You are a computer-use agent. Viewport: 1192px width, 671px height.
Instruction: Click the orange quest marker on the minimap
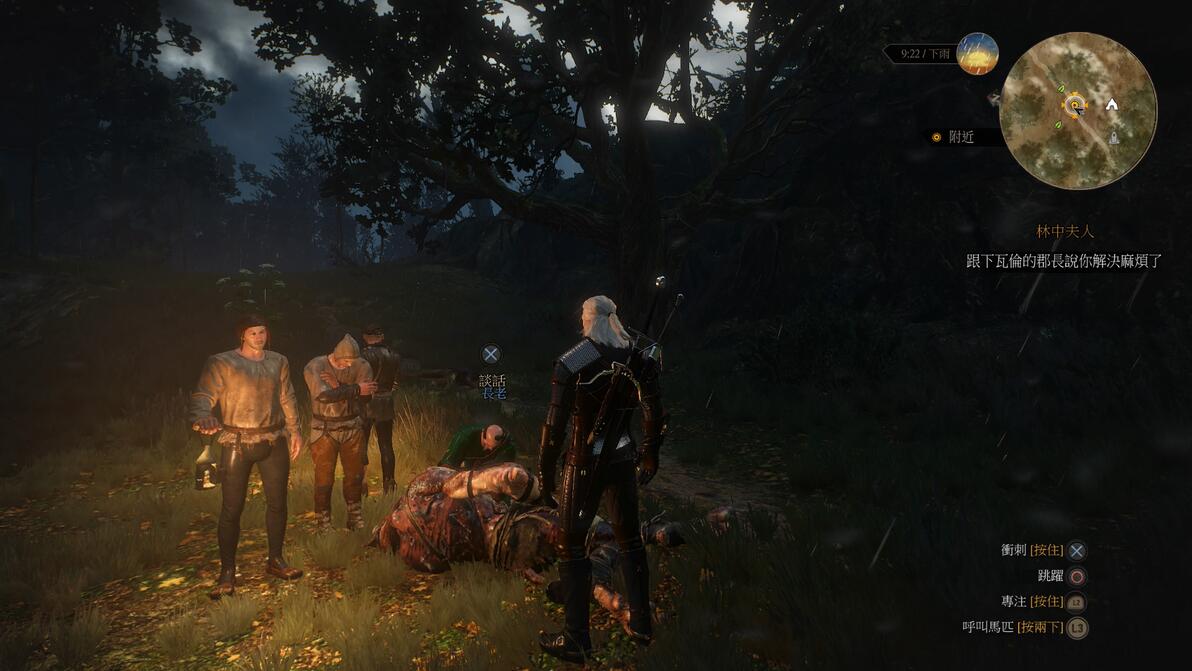tap(1074, 103)
